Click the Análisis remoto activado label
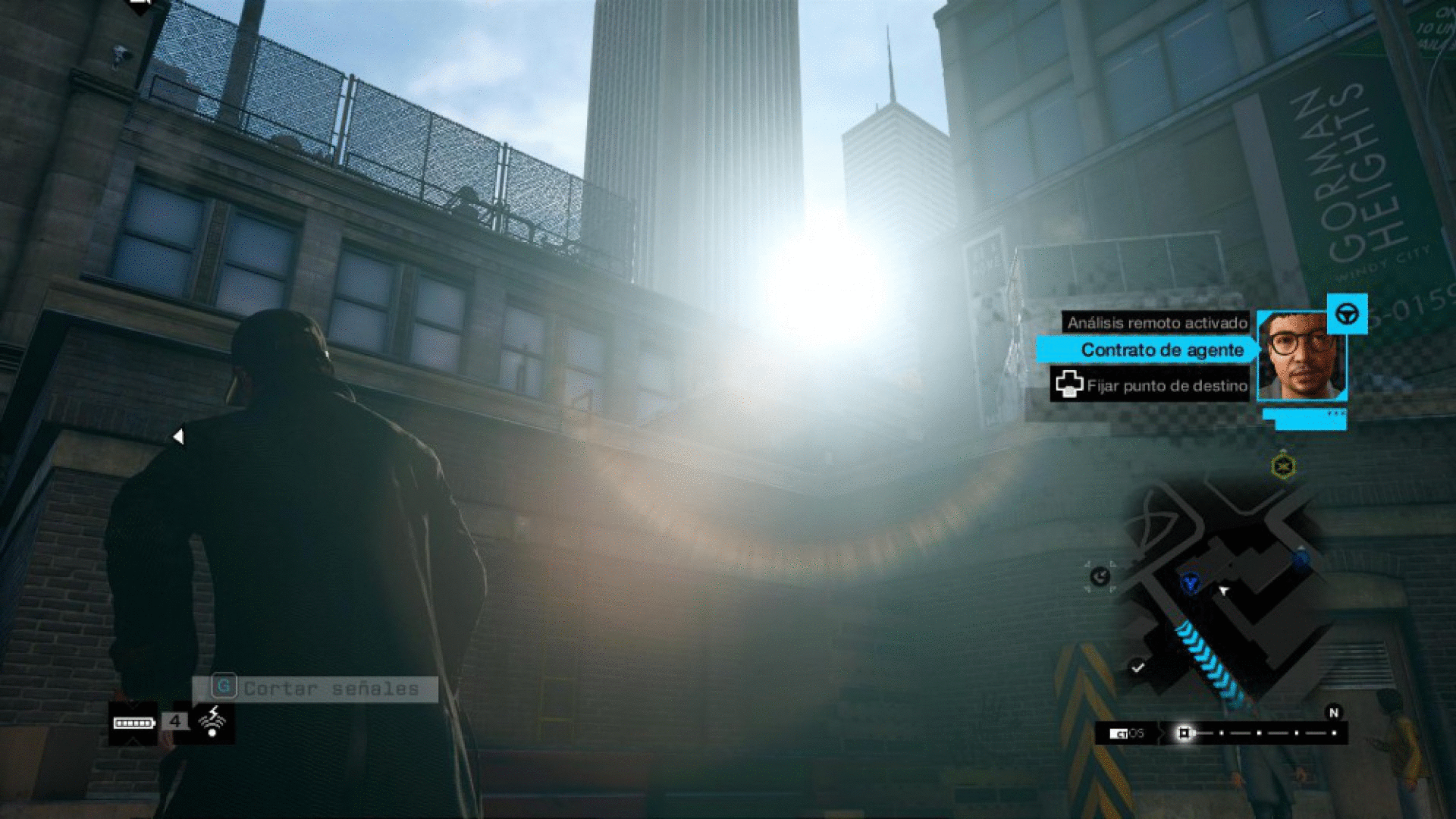This screenshot has width=1456, height=819. tap(1157, 323)
